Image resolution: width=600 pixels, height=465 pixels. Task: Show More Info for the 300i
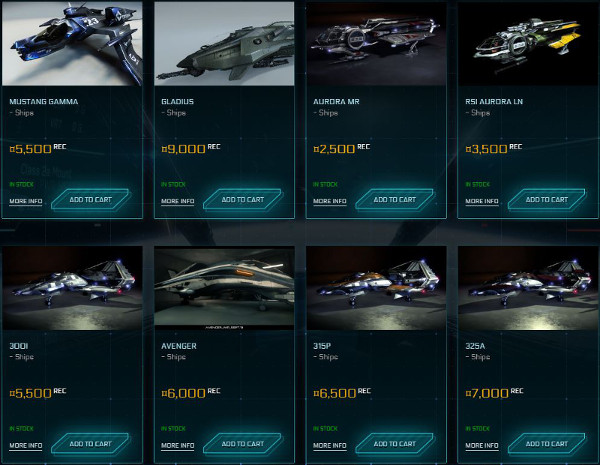[25, 445]
